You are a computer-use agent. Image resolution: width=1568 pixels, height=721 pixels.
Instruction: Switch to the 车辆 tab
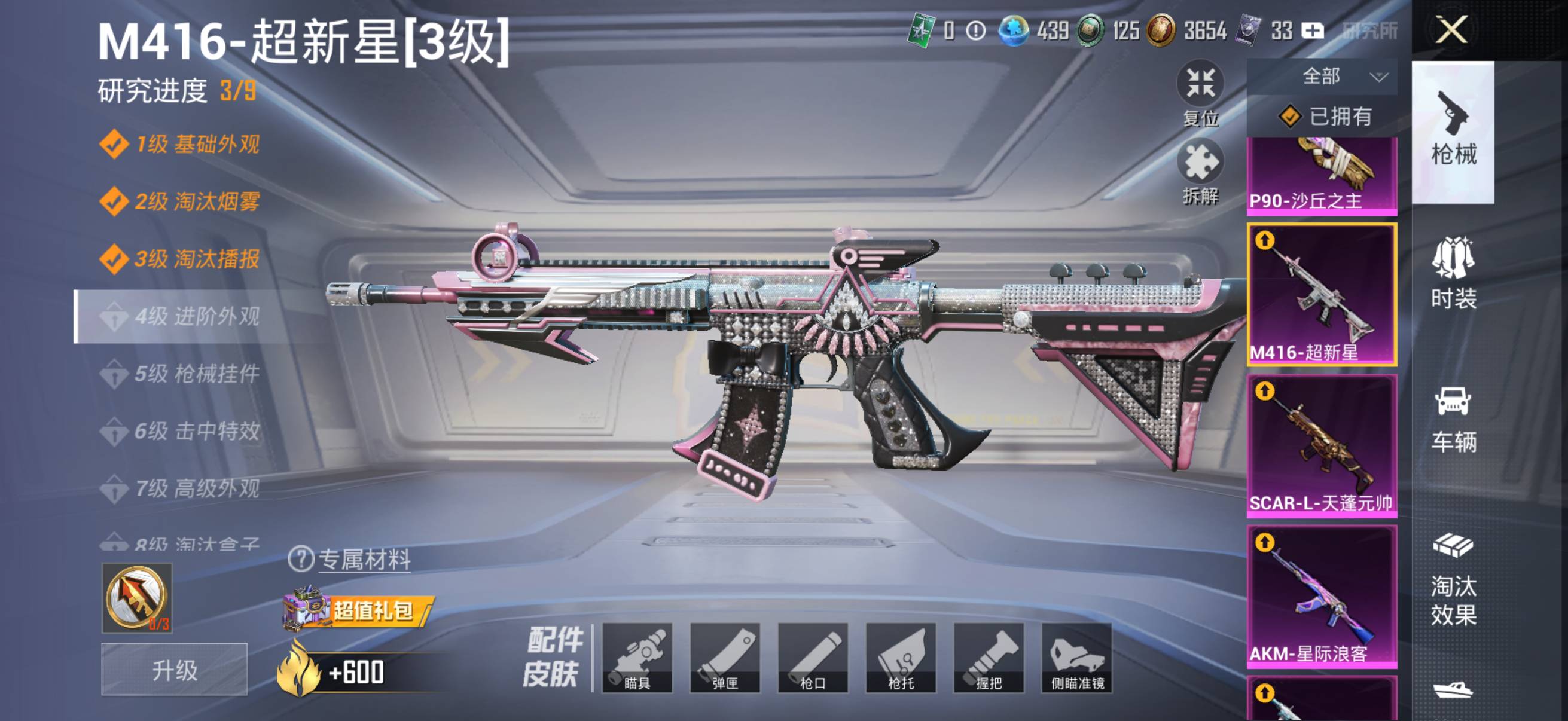[x=1455, y=420]
